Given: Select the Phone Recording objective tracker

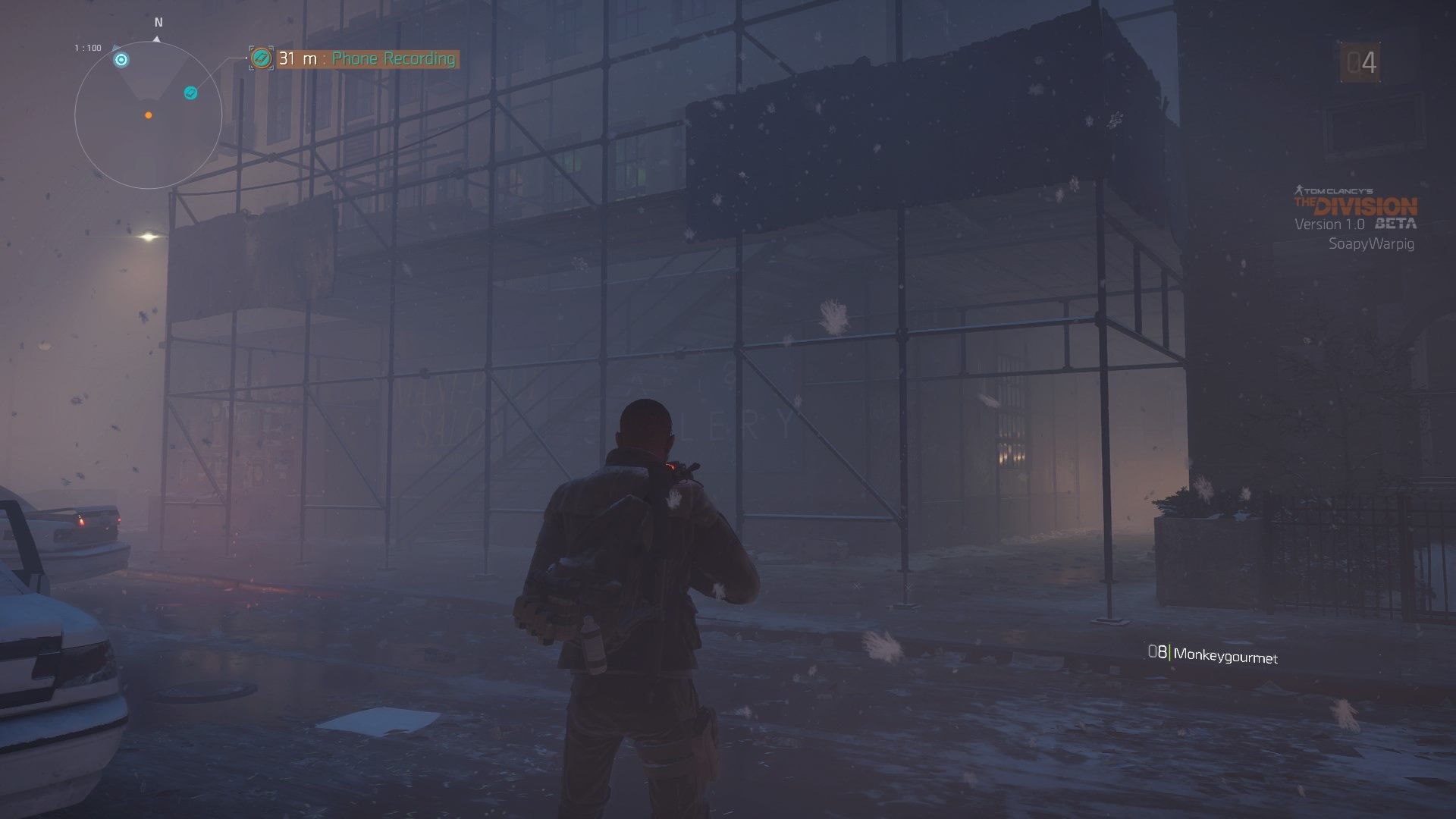Looking at the screenshot, I should [x=366, y=58].
